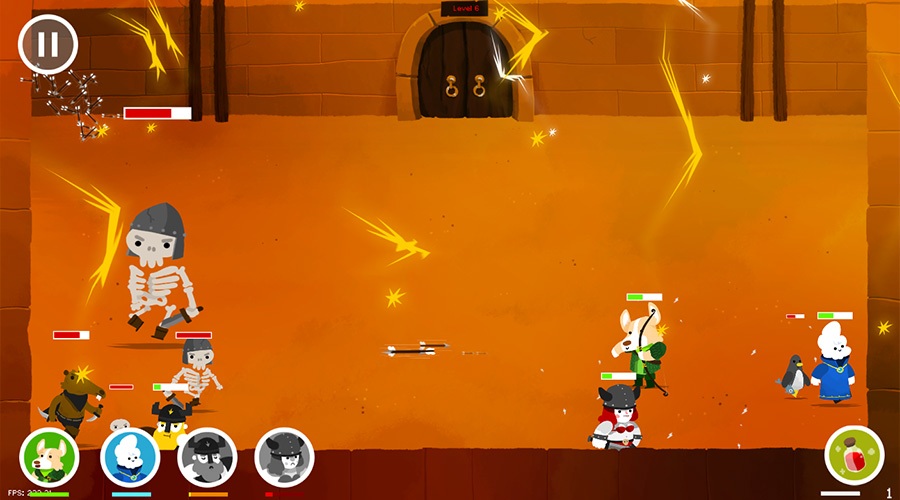Use the red health potion

pyautogui.click(x=854, y=455)
